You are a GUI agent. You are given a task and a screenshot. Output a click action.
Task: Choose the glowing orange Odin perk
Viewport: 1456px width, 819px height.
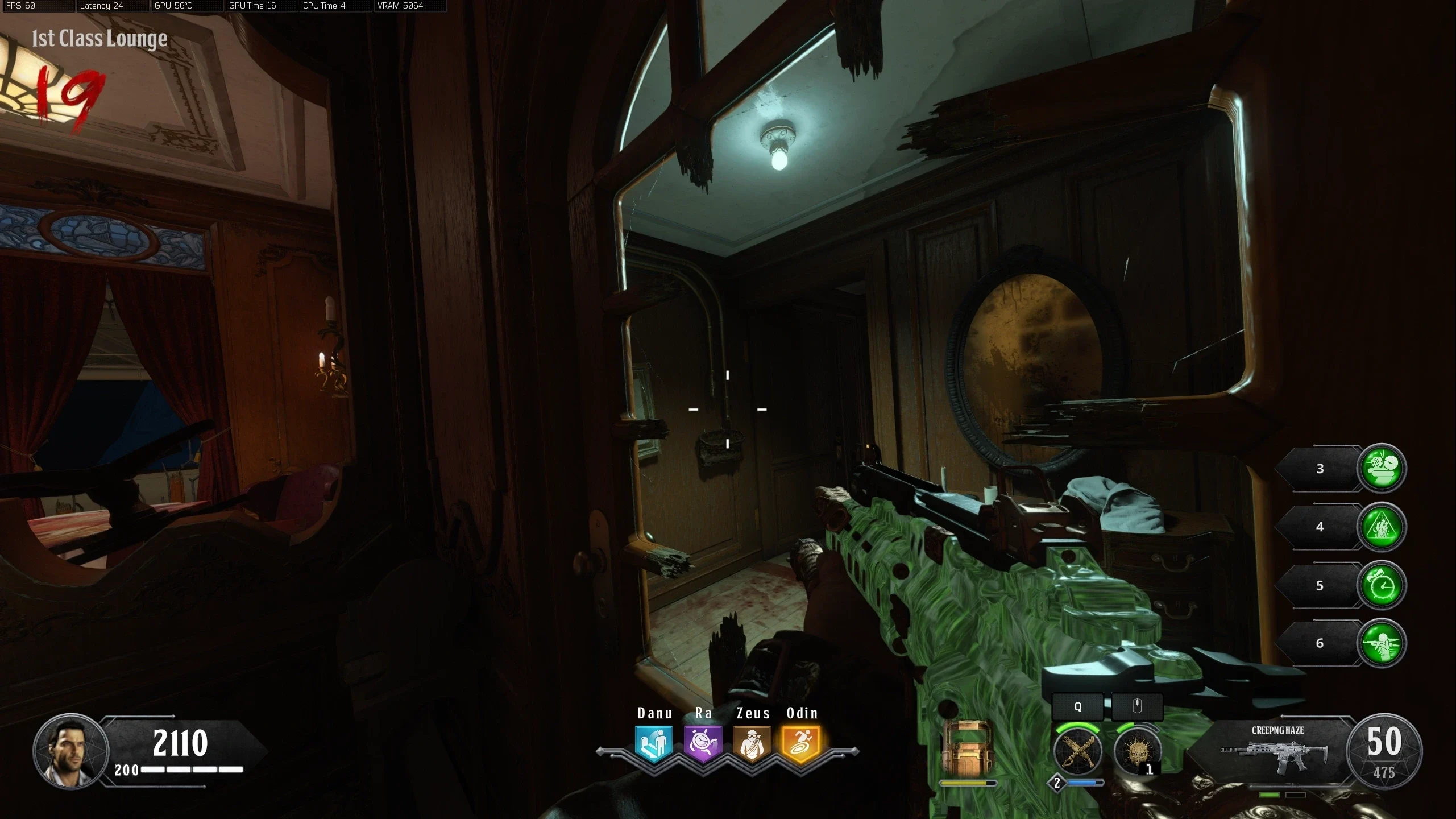802,743
